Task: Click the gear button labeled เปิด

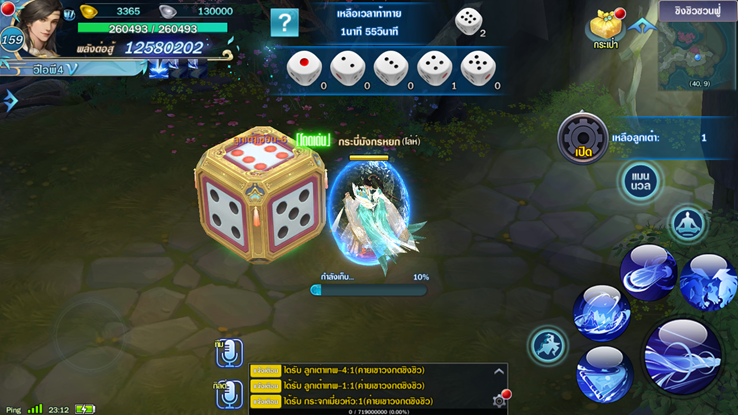Action: tap(582, 139)
